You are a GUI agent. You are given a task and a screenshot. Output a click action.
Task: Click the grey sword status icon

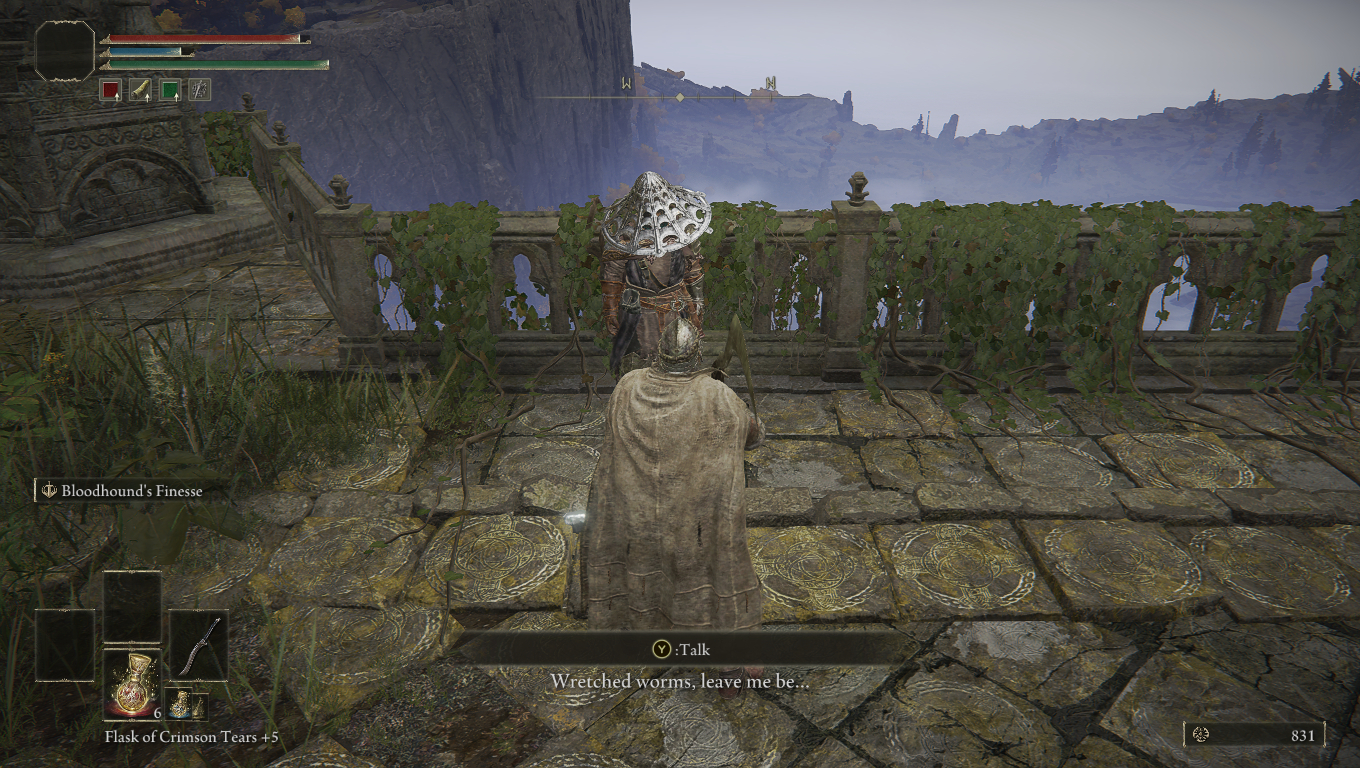click(x=201, y=90)
